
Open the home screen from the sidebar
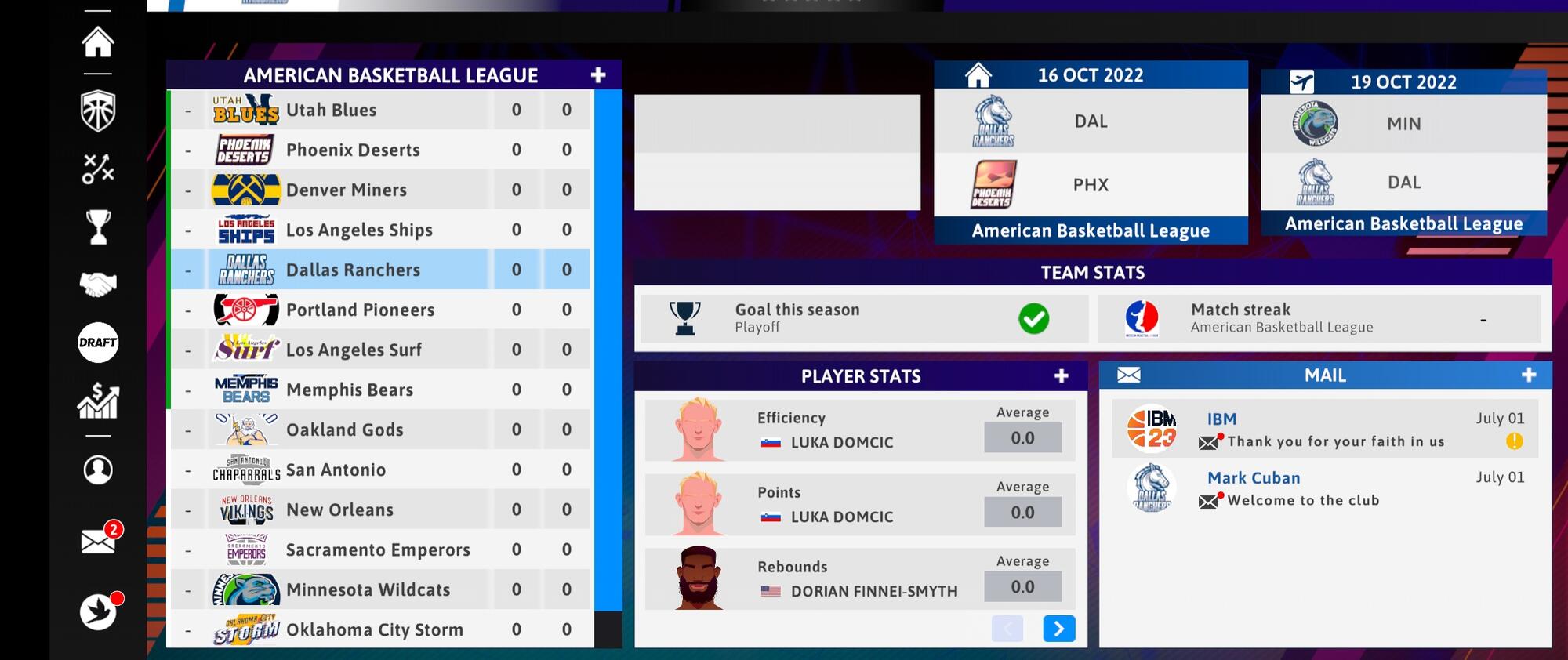tap(98, 42)
